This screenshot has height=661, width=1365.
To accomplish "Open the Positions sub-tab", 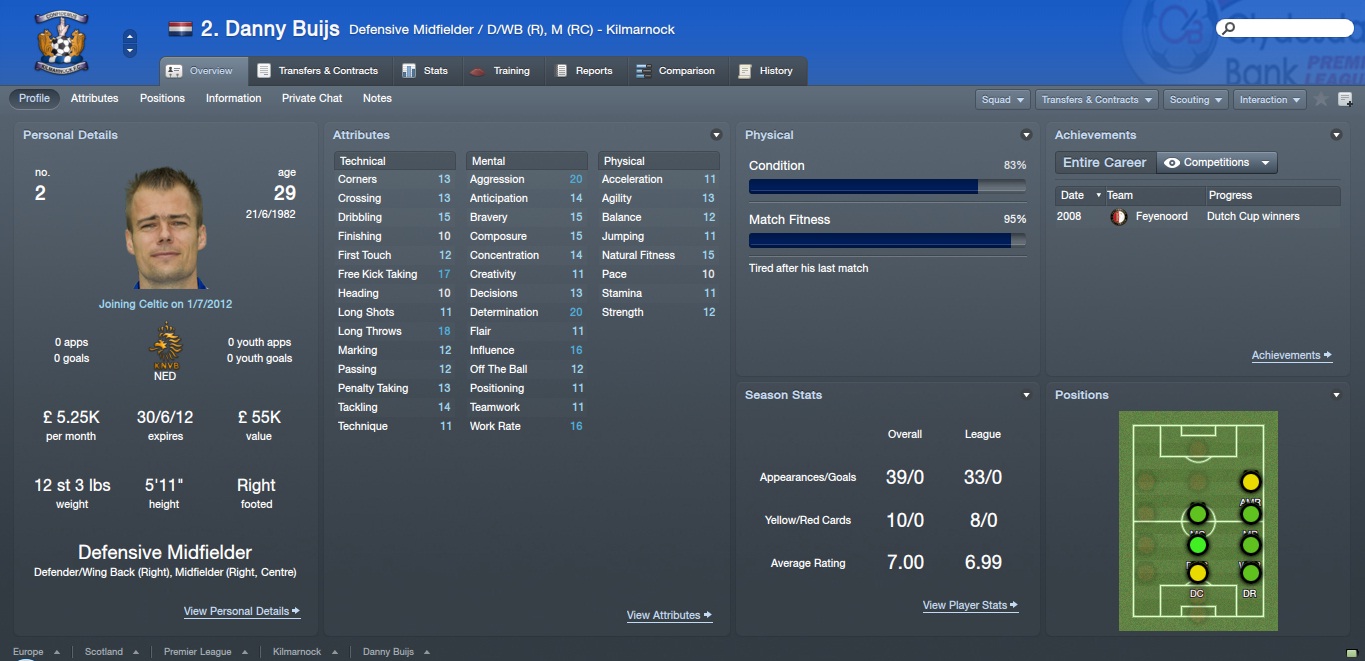I will 162,98.
